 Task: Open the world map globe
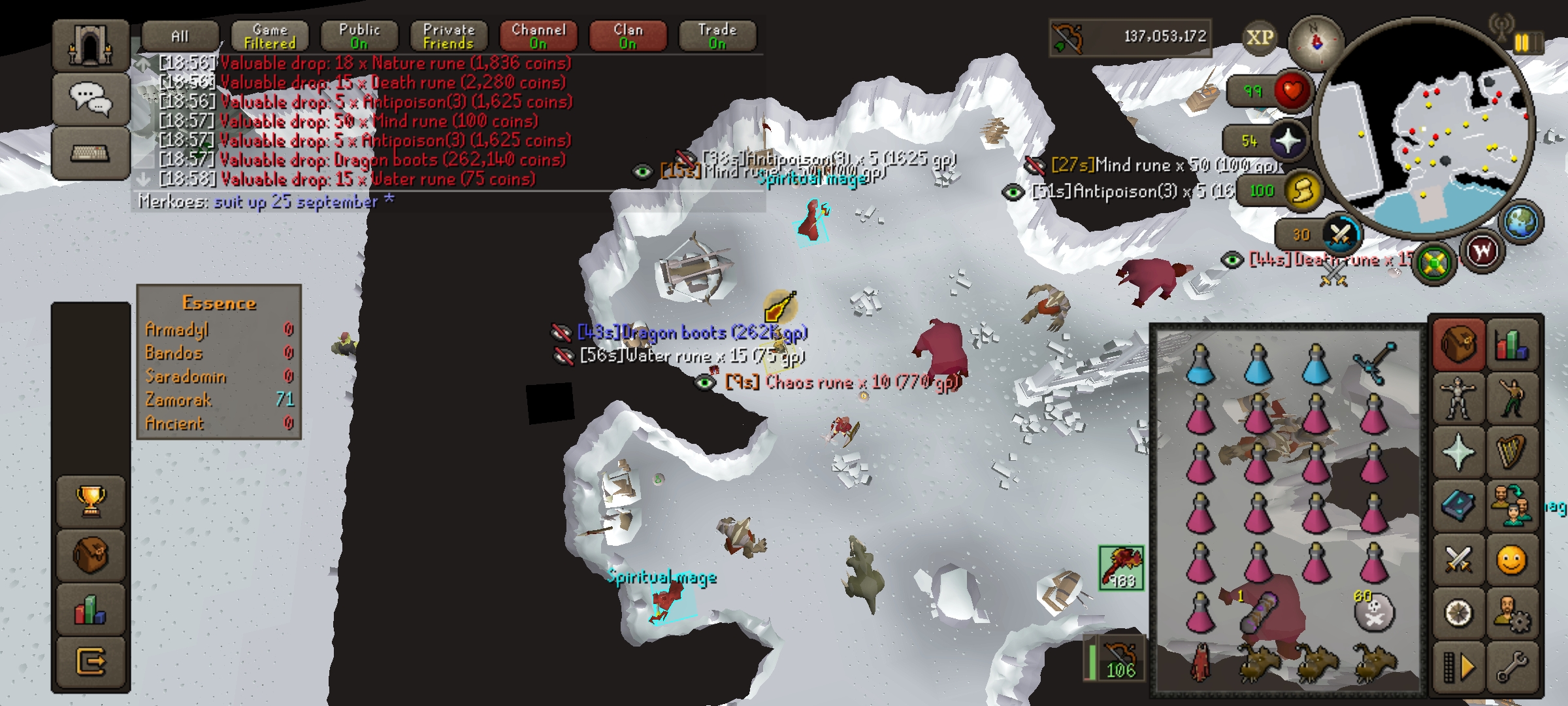tap(1523, 222)
